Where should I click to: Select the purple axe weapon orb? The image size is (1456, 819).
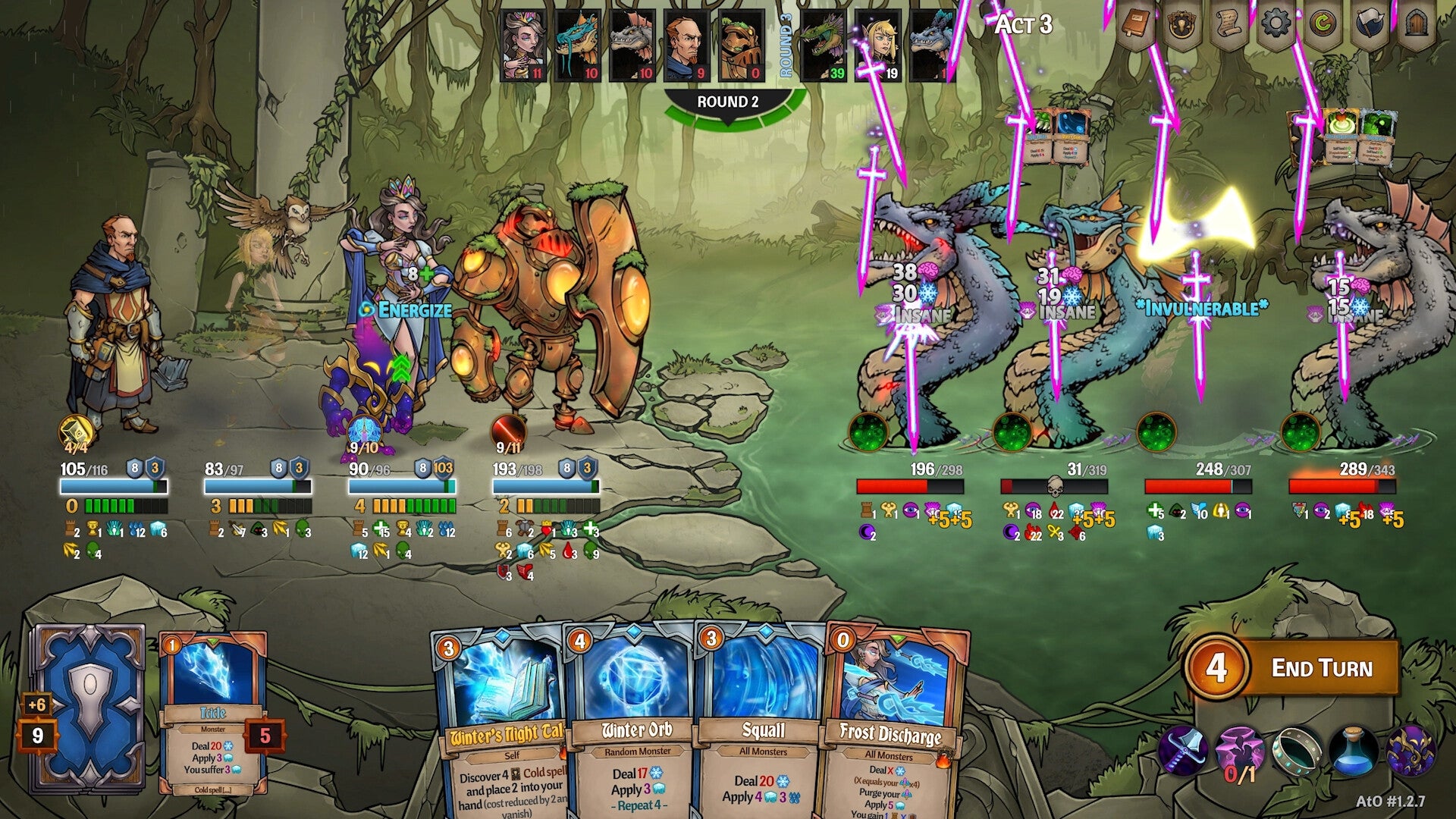1185,749
